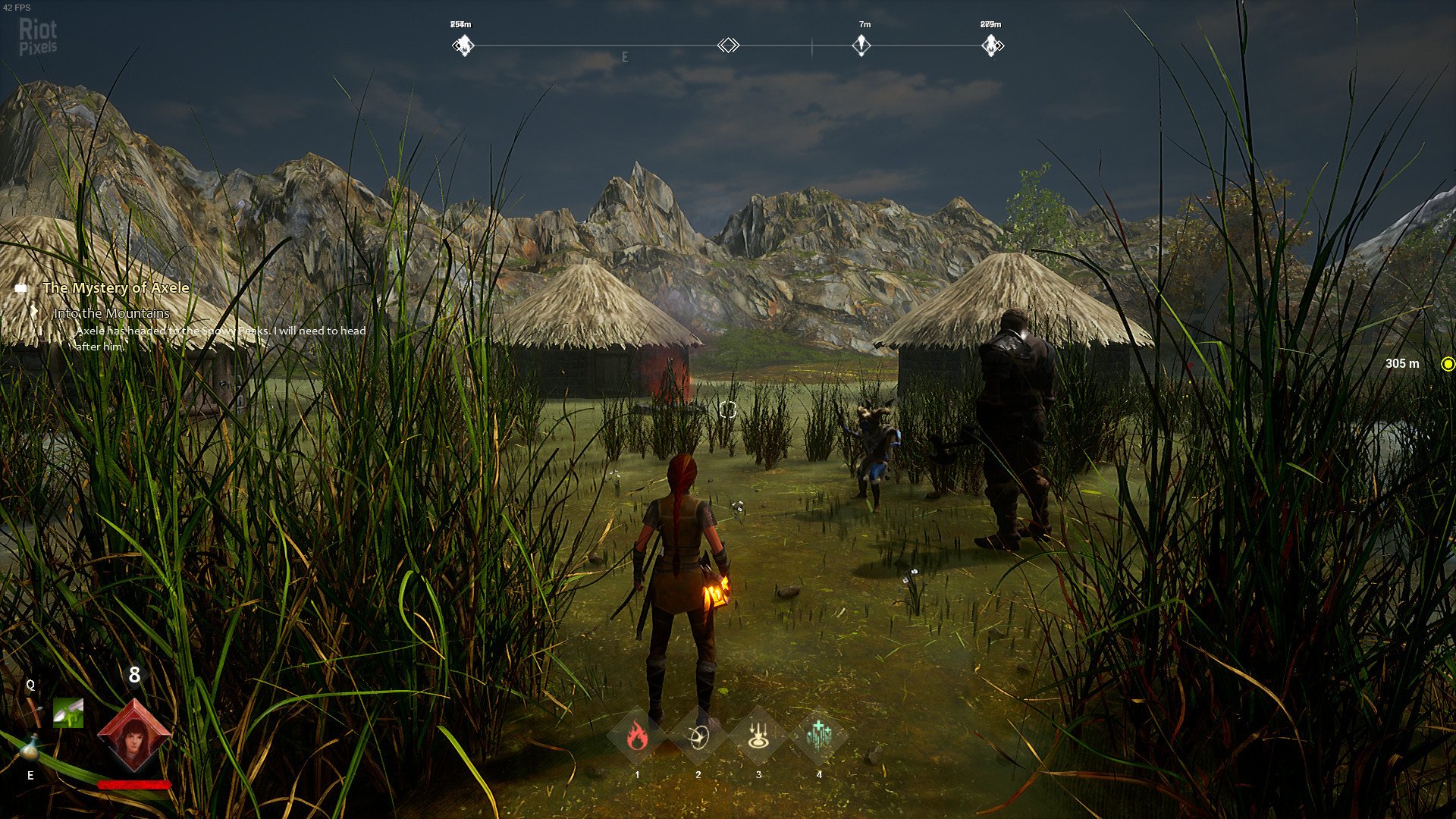Image resolution: width=1456 pixels, height=819 pixels.
Task: Select the center diamond on the compass
Action: 728,45
